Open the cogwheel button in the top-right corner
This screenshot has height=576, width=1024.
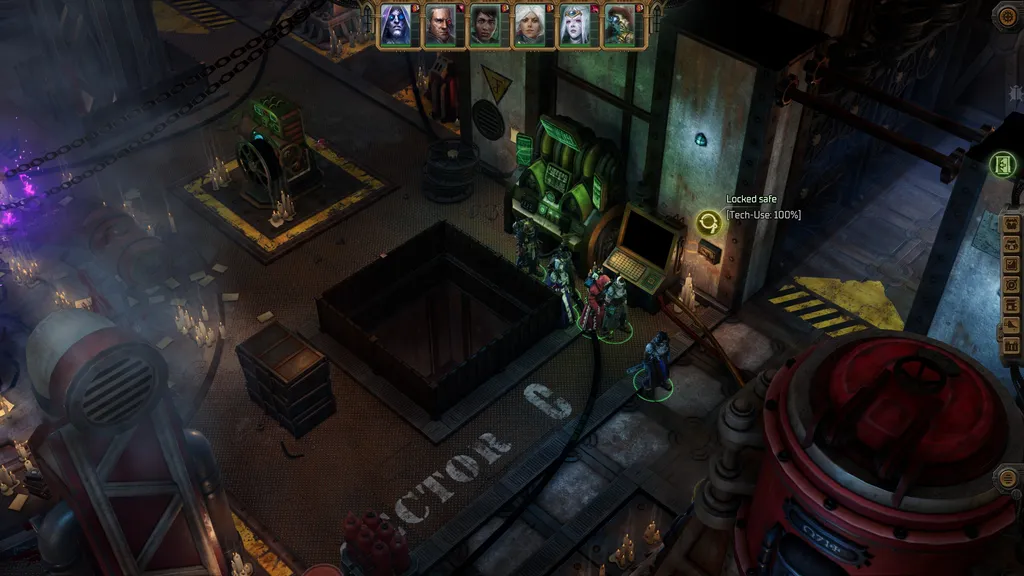(1007, 16)
